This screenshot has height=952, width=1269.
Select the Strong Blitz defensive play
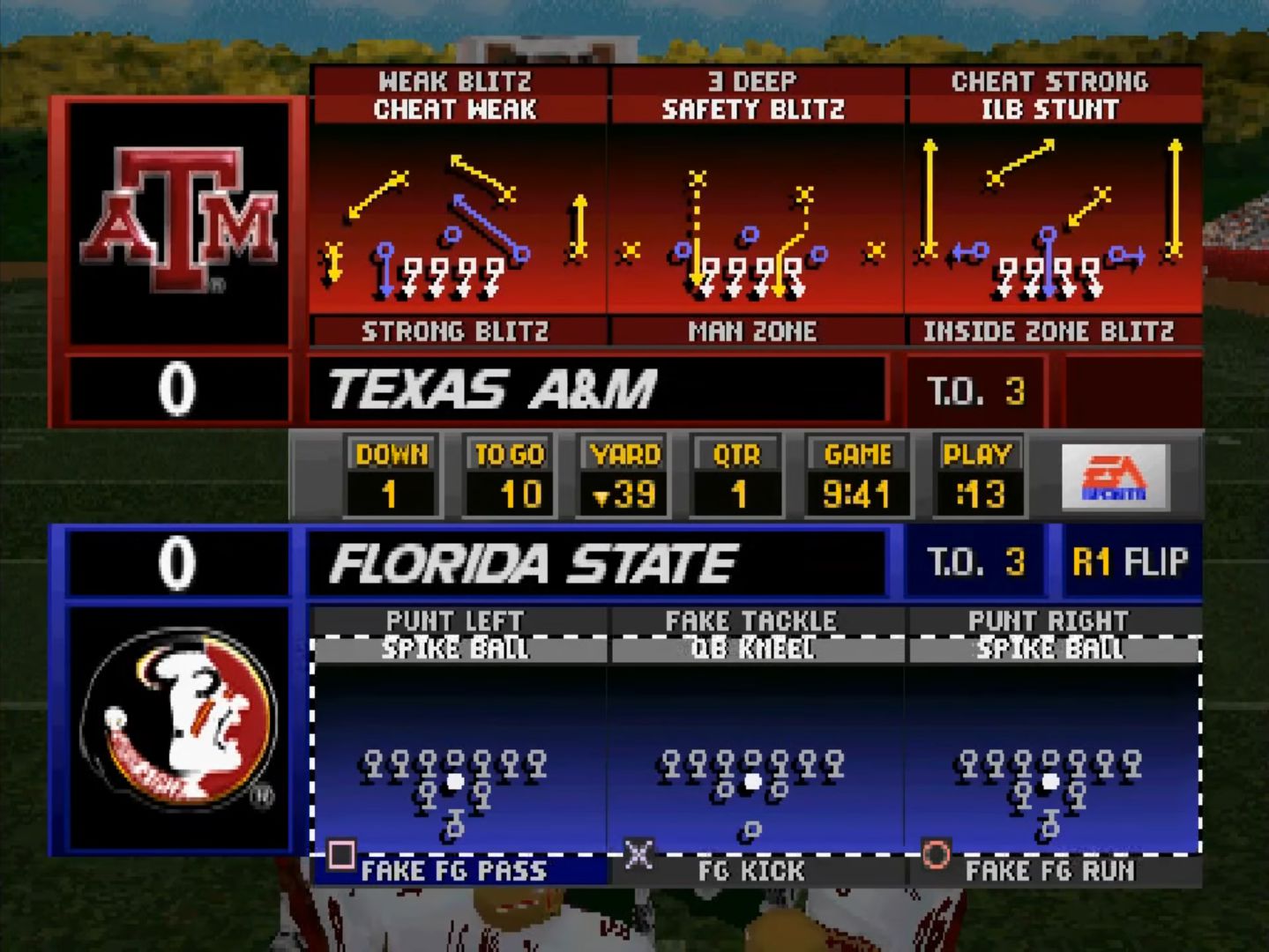tap(455, 331)
